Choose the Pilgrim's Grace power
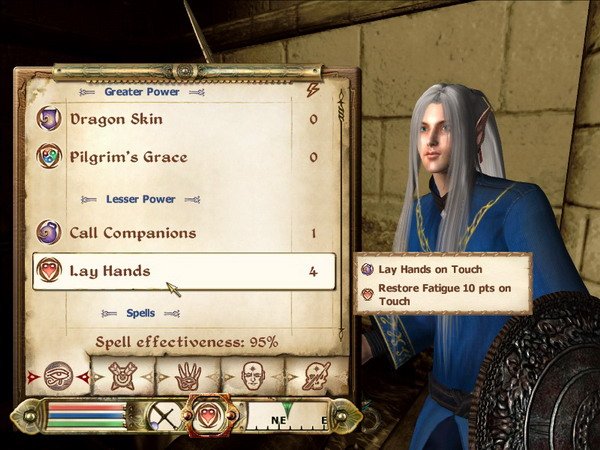The image size is (600, 450). point(130,157)
